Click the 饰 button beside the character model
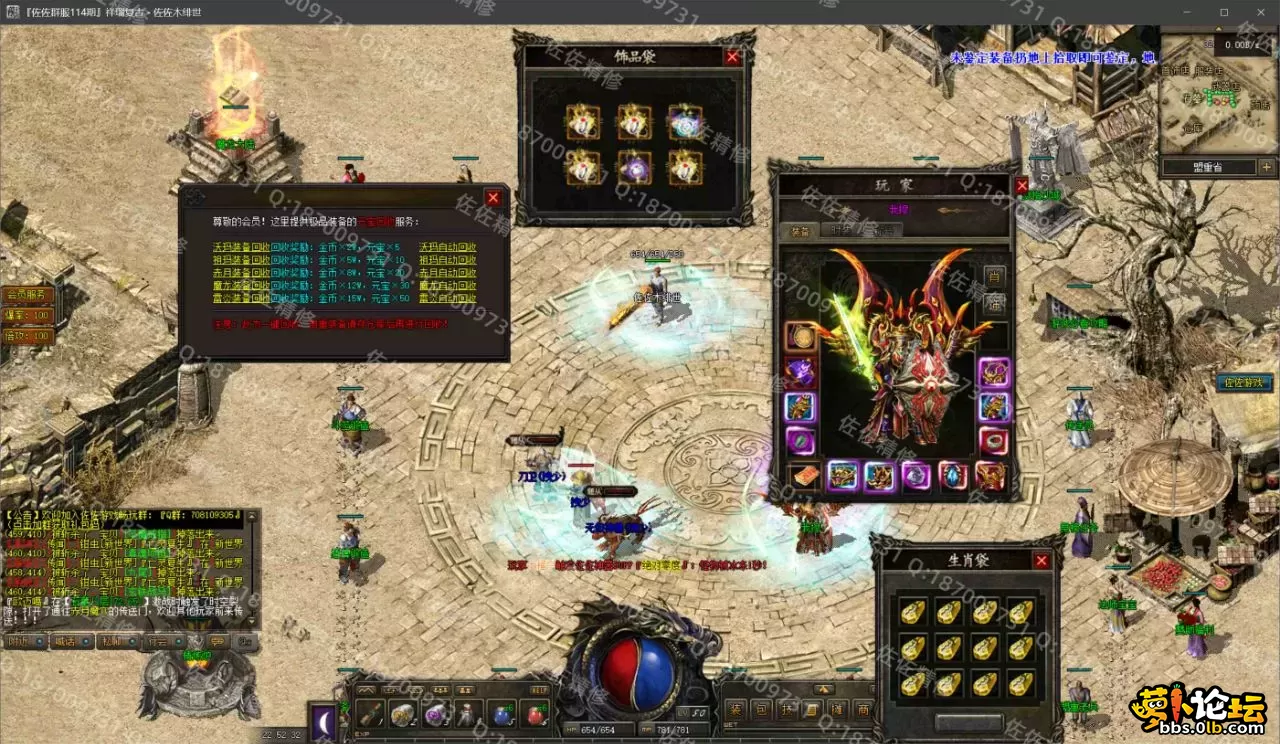The height and width of the screenshot is (744, 1280). 994,301
